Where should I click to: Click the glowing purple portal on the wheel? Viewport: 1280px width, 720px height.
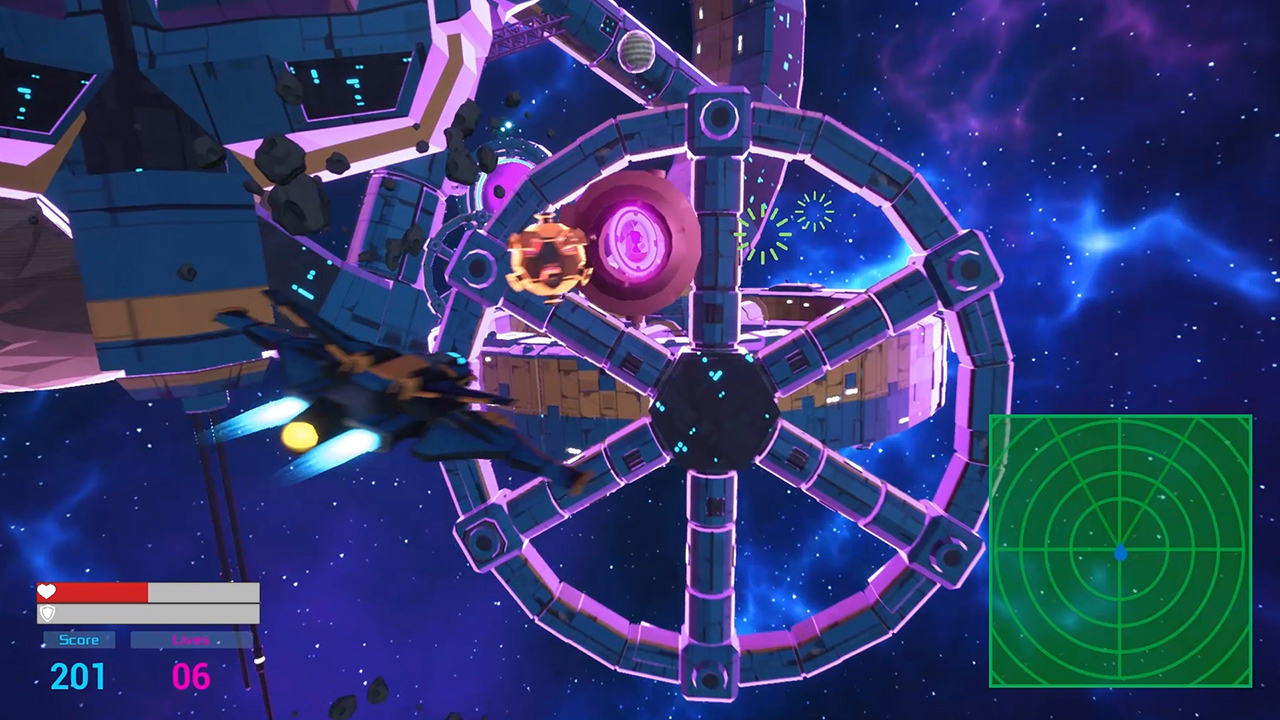point(636,240)
